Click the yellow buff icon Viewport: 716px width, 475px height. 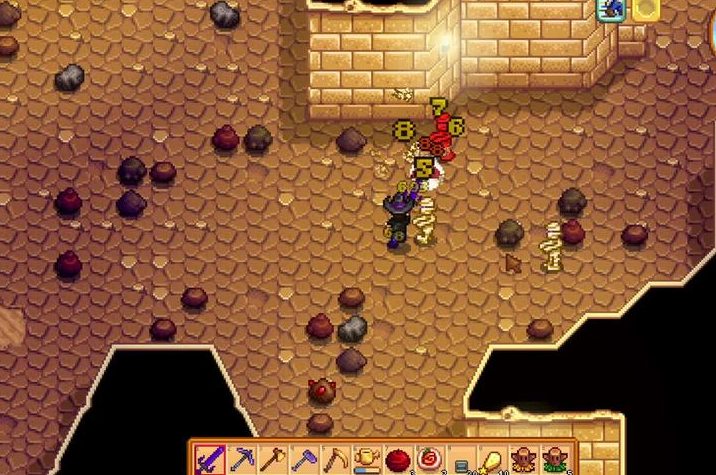pyautogui.click(x=645, y=10)
